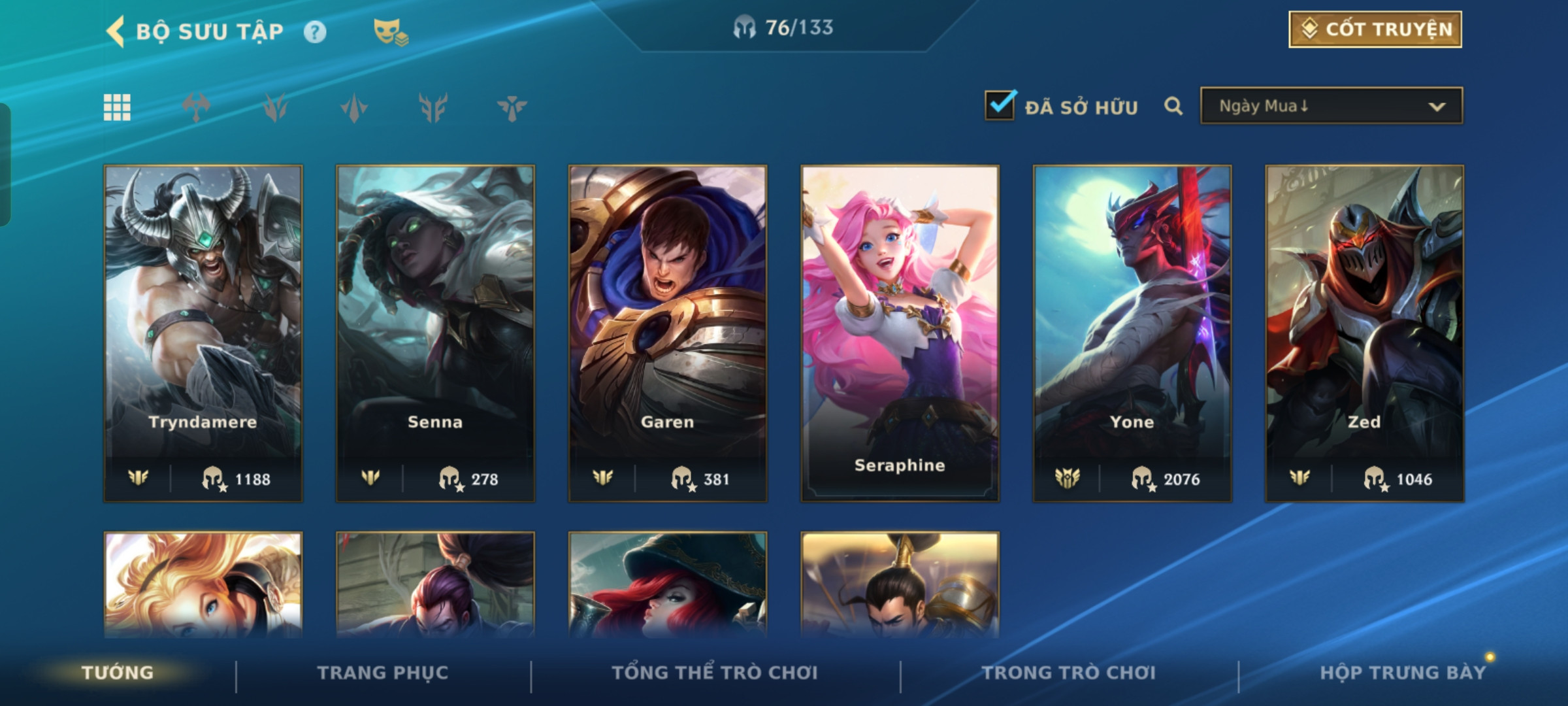
Task: Click the magnifying glass search icon
Action: point(1173,106)
